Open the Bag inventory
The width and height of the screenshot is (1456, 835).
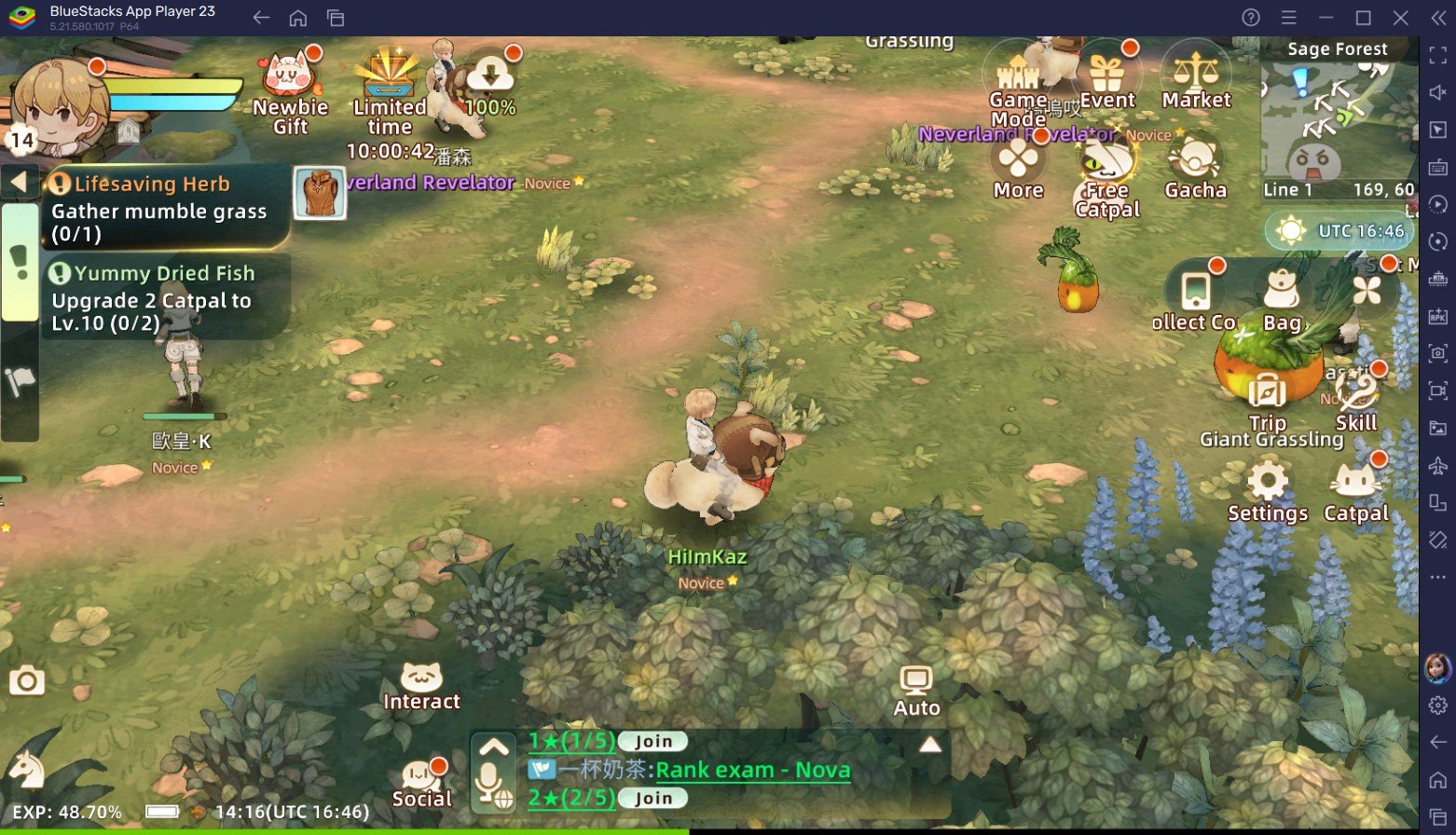1283,291
